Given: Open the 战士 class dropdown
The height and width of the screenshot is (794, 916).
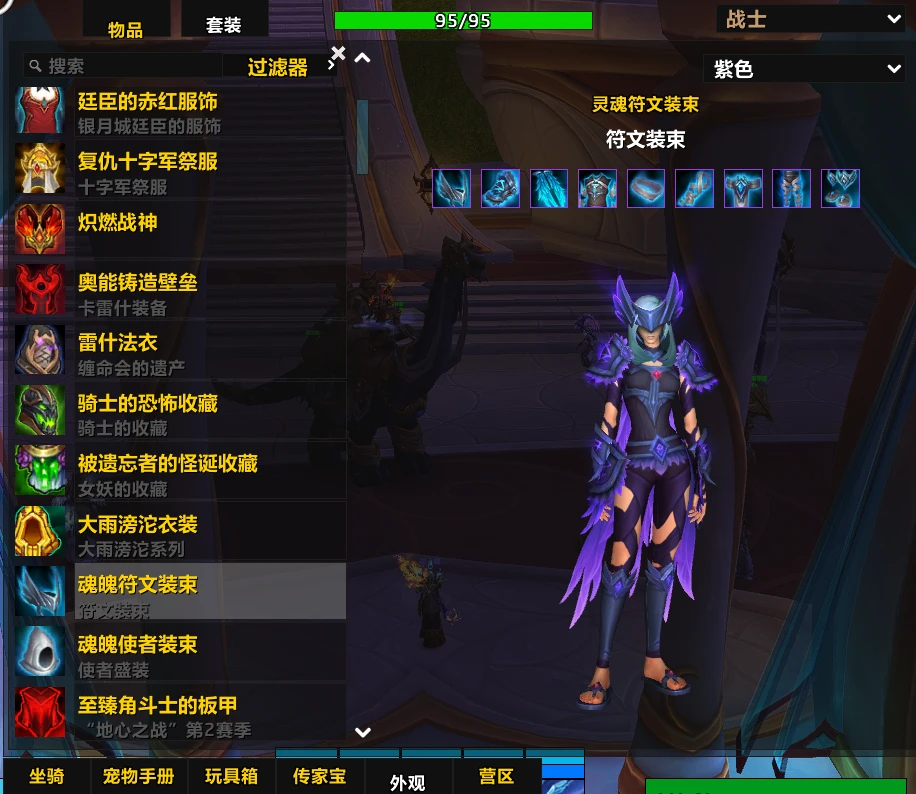Looking at the screenshot, I should click(x=810, y=18).
